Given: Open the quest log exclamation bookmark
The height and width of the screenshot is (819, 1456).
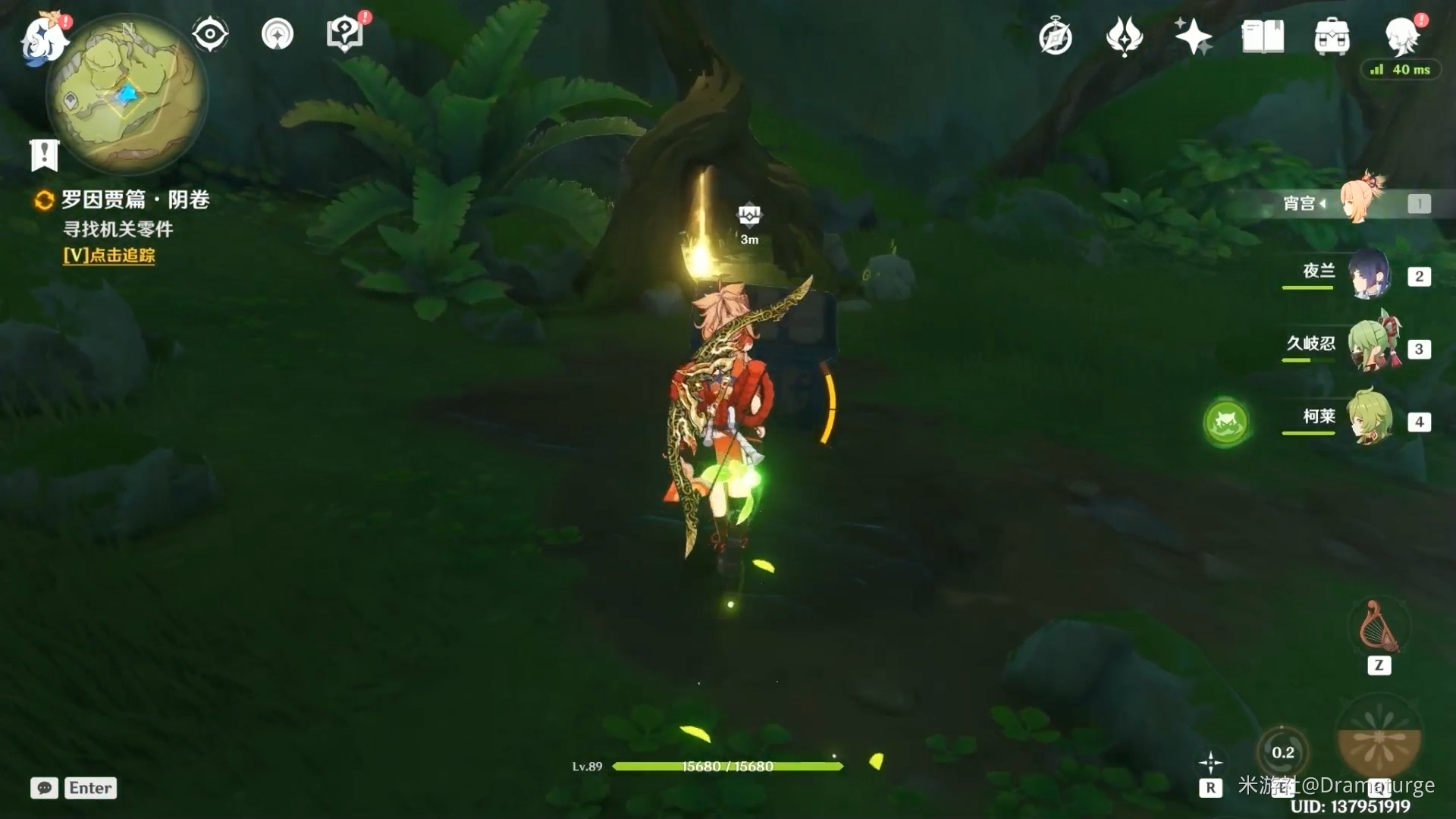Looking at the screenshot, I should click(x=44, y=155).
